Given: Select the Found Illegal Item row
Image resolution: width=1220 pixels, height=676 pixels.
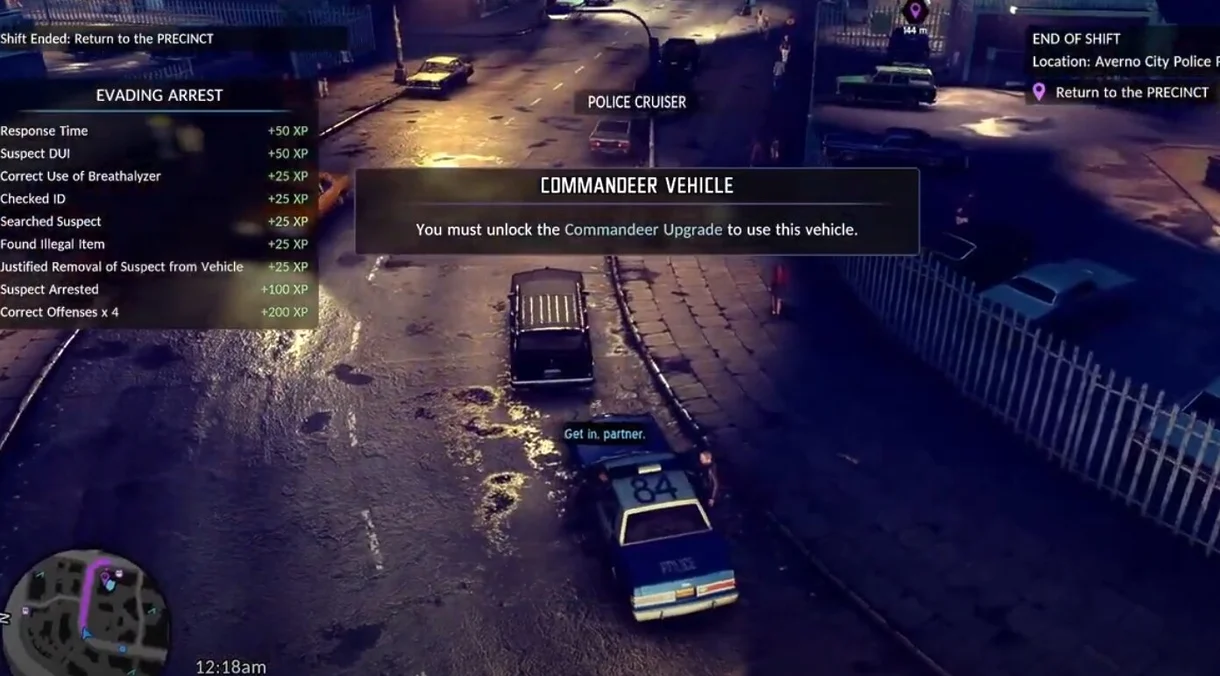Looking at the screenshot, I should point(154,244).
